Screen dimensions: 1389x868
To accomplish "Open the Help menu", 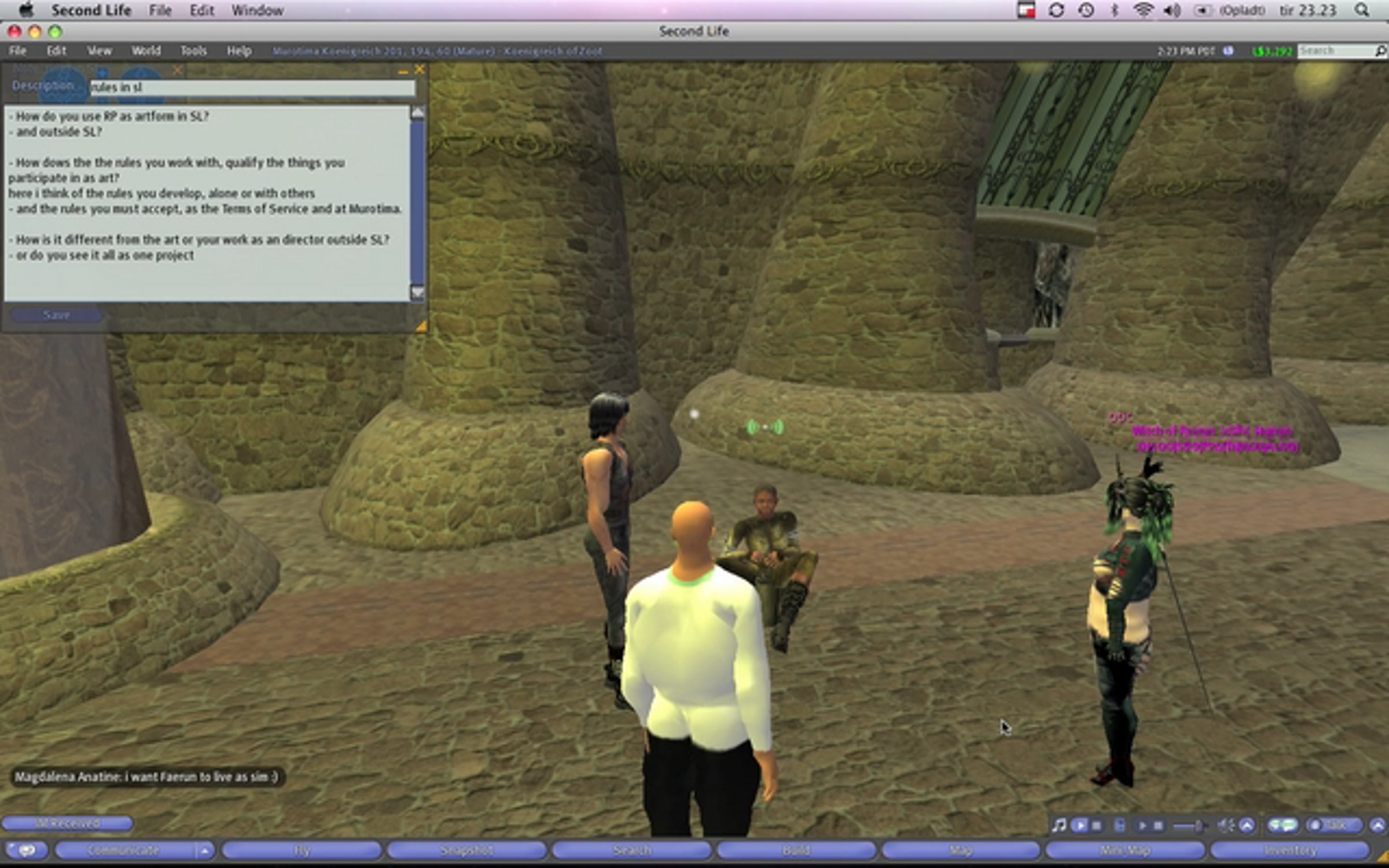I will (238, 51).
